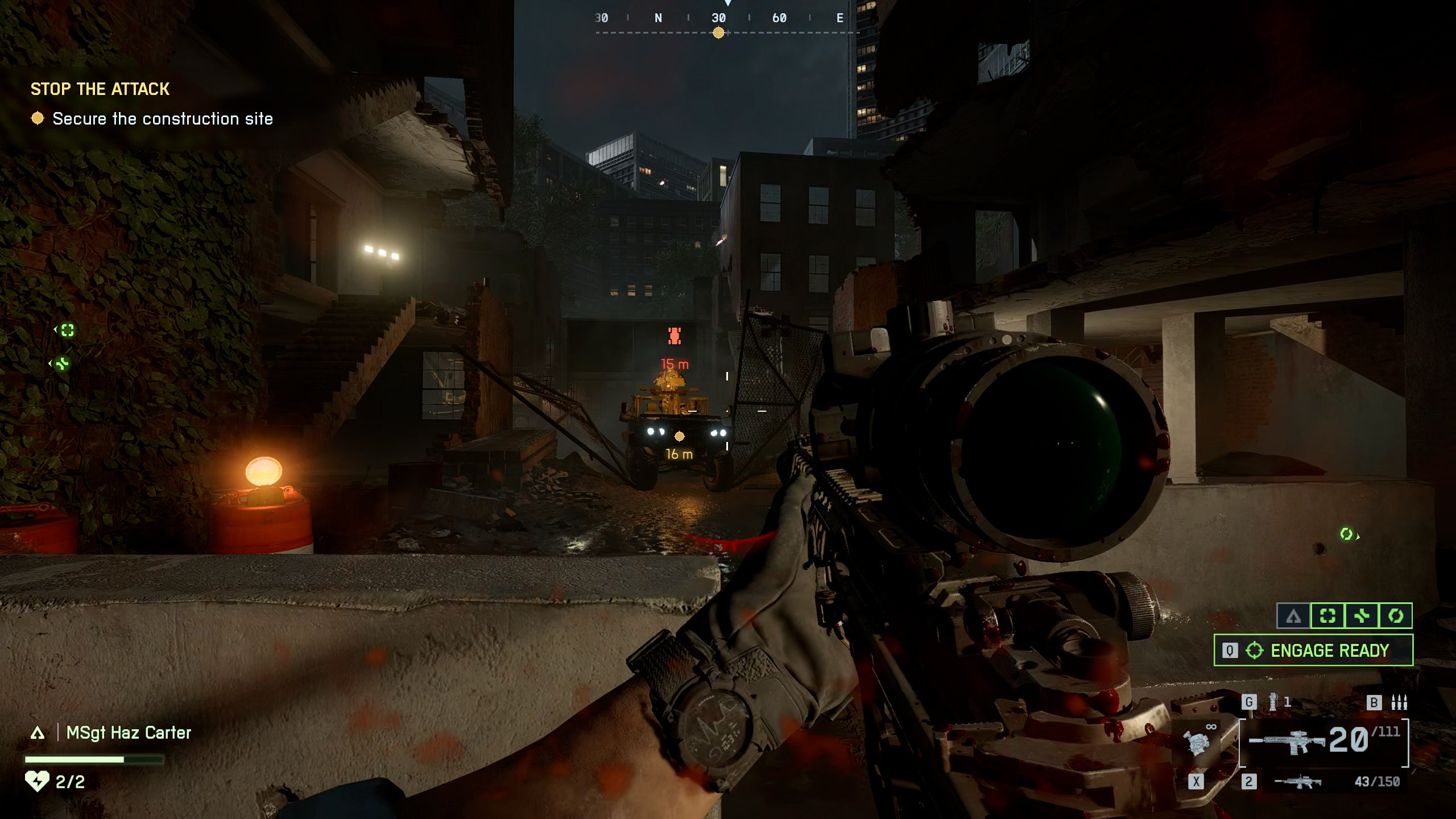The width and height of the screenshot is (1456, 819).
Task: Choose the frag grenade icon
Action: pyautogui.click(x=1273, y=702)
